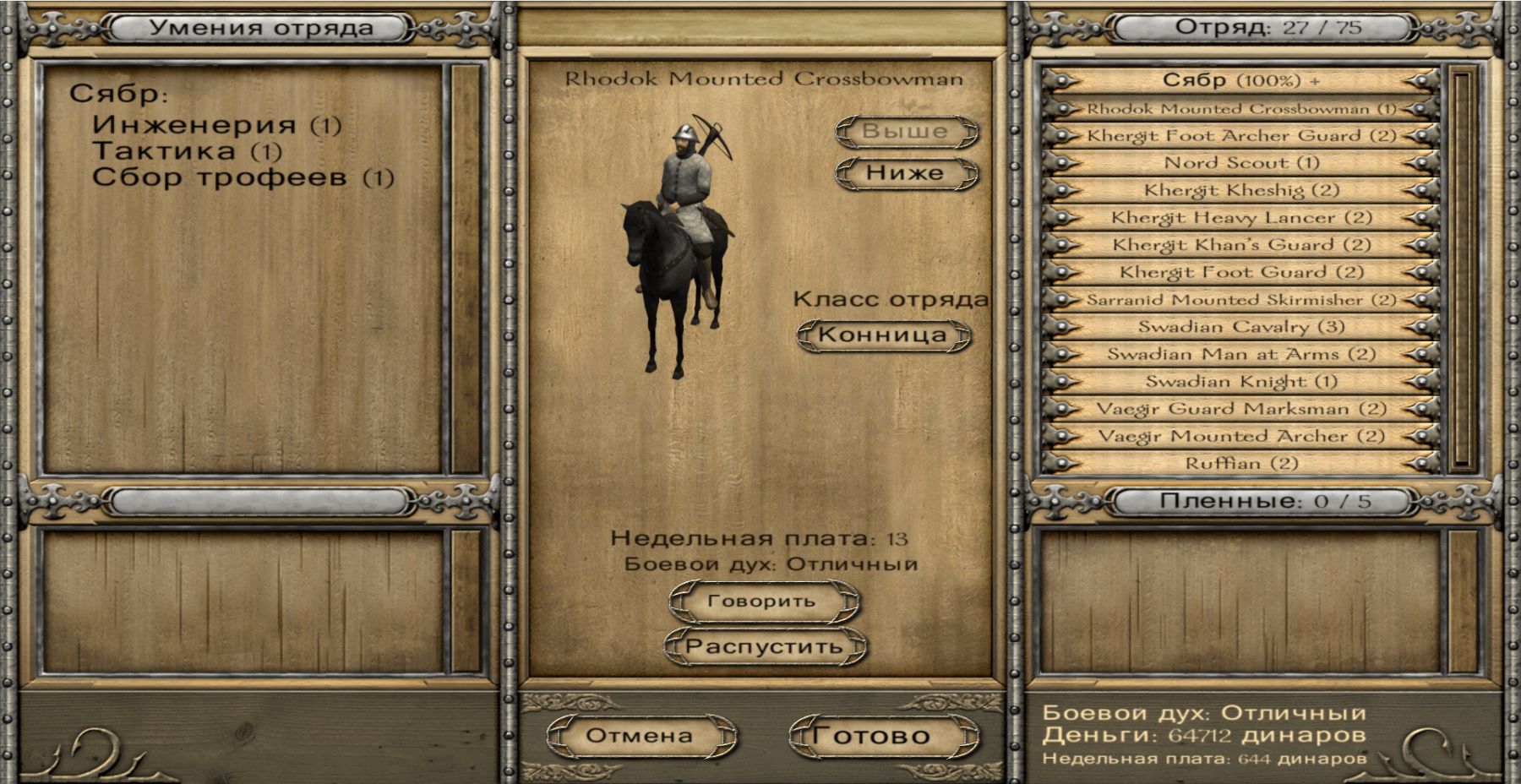Open the Конница troop class selector
The width and height of the screenshot is (1521, 784).
pyautogui.click(x=883, y=335)
